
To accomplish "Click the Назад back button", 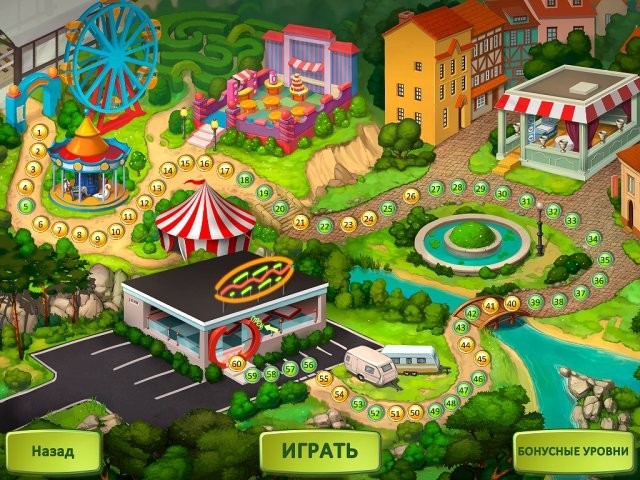I will [x=53, y=451].
